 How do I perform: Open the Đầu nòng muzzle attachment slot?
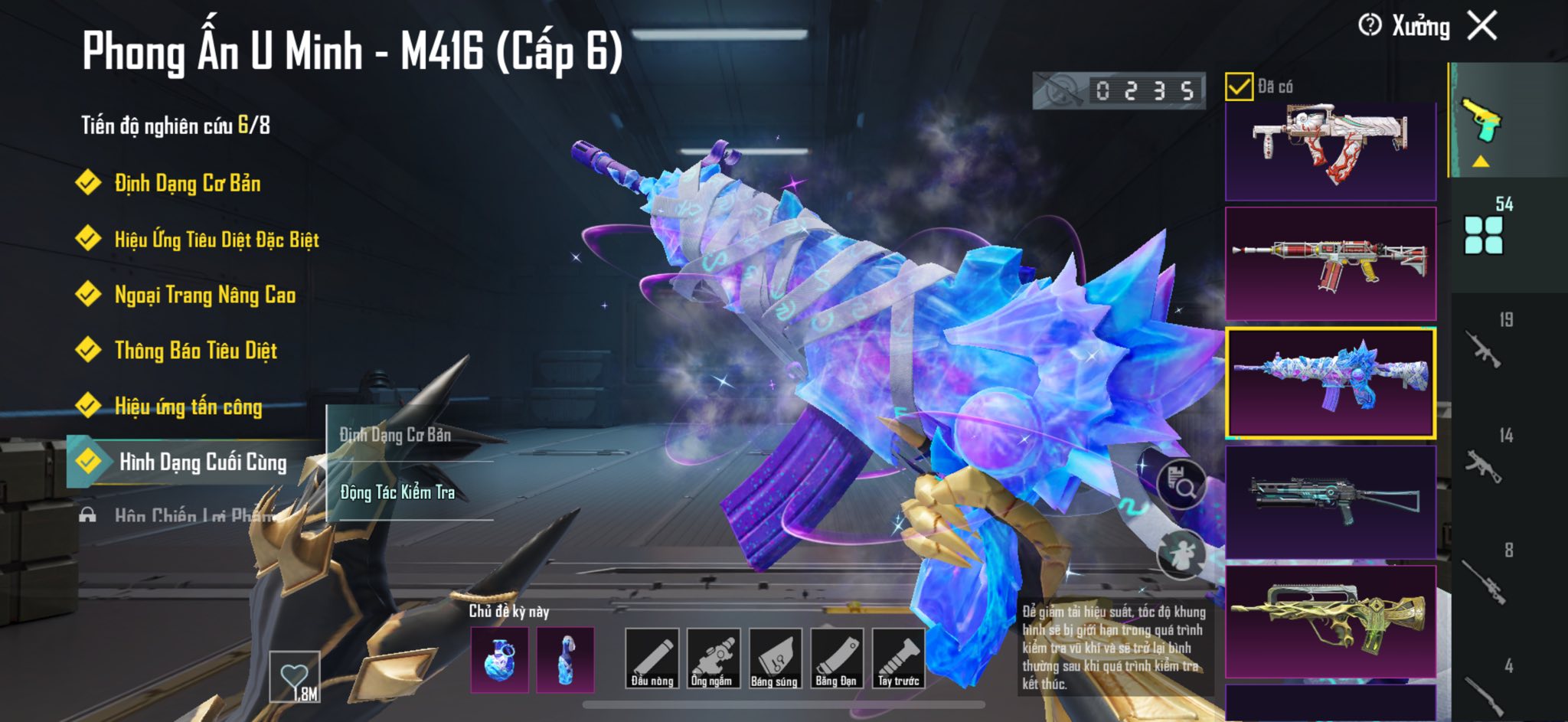[652, 658]
